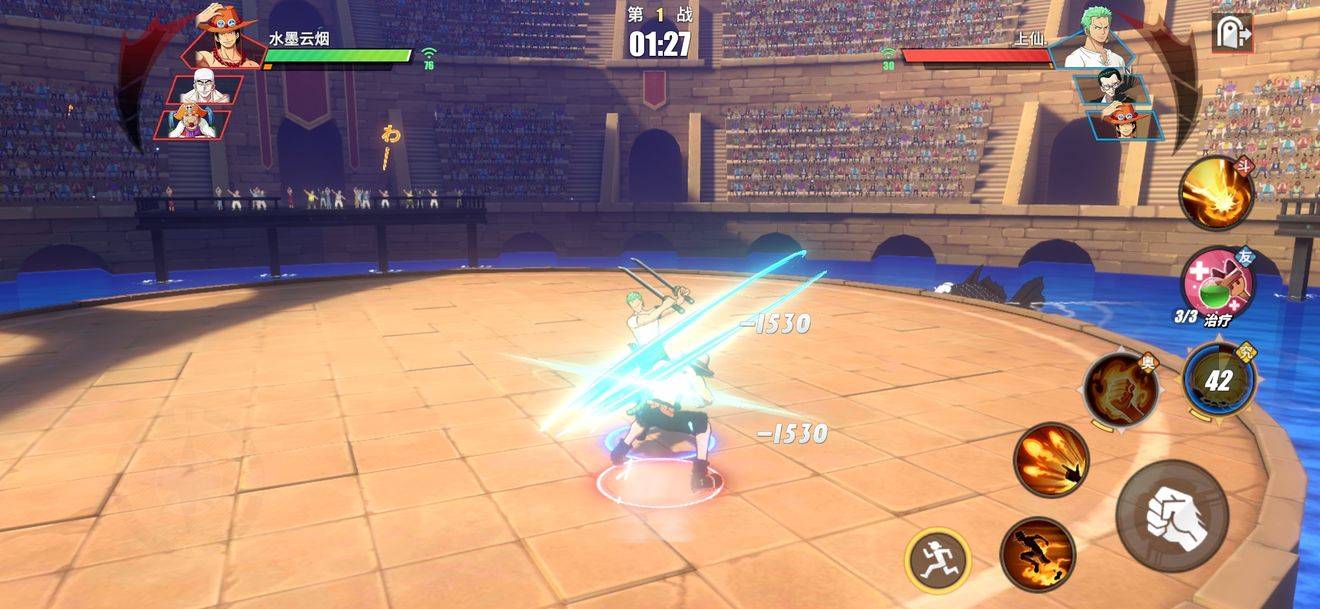Select Ace's main character portrait

(x=225, y=37)
